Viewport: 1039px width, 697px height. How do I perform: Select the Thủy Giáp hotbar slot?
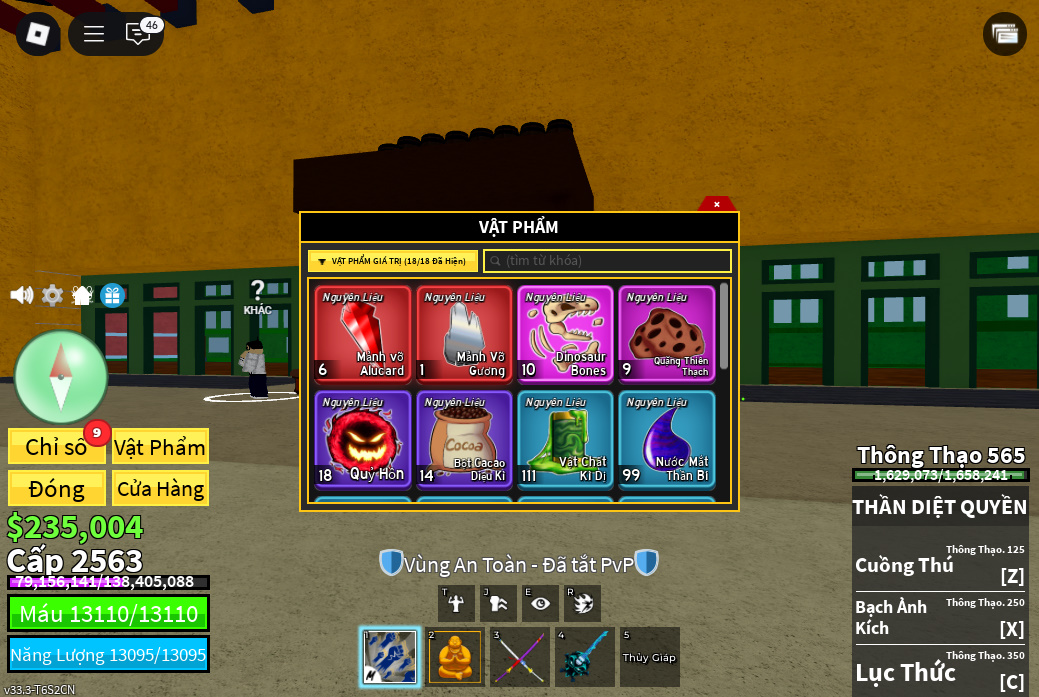click(649, 657)
